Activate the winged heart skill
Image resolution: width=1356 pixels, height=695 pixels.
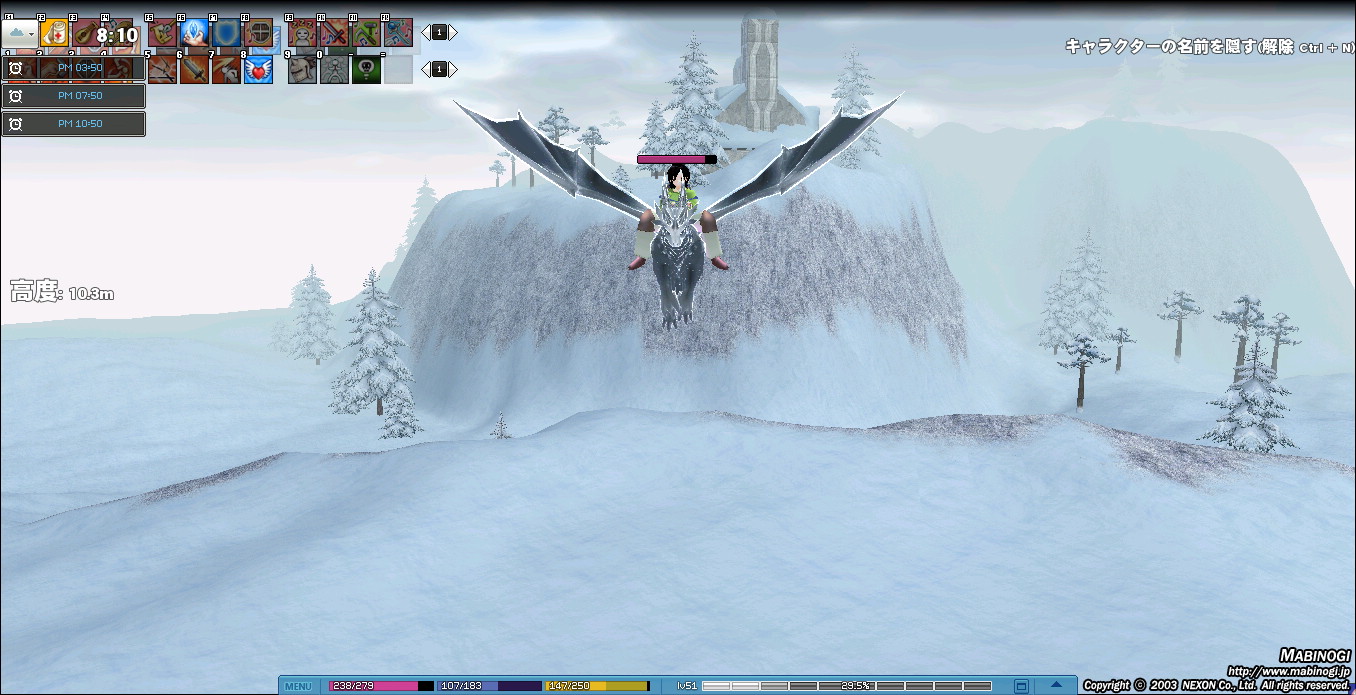pos(258,70)
